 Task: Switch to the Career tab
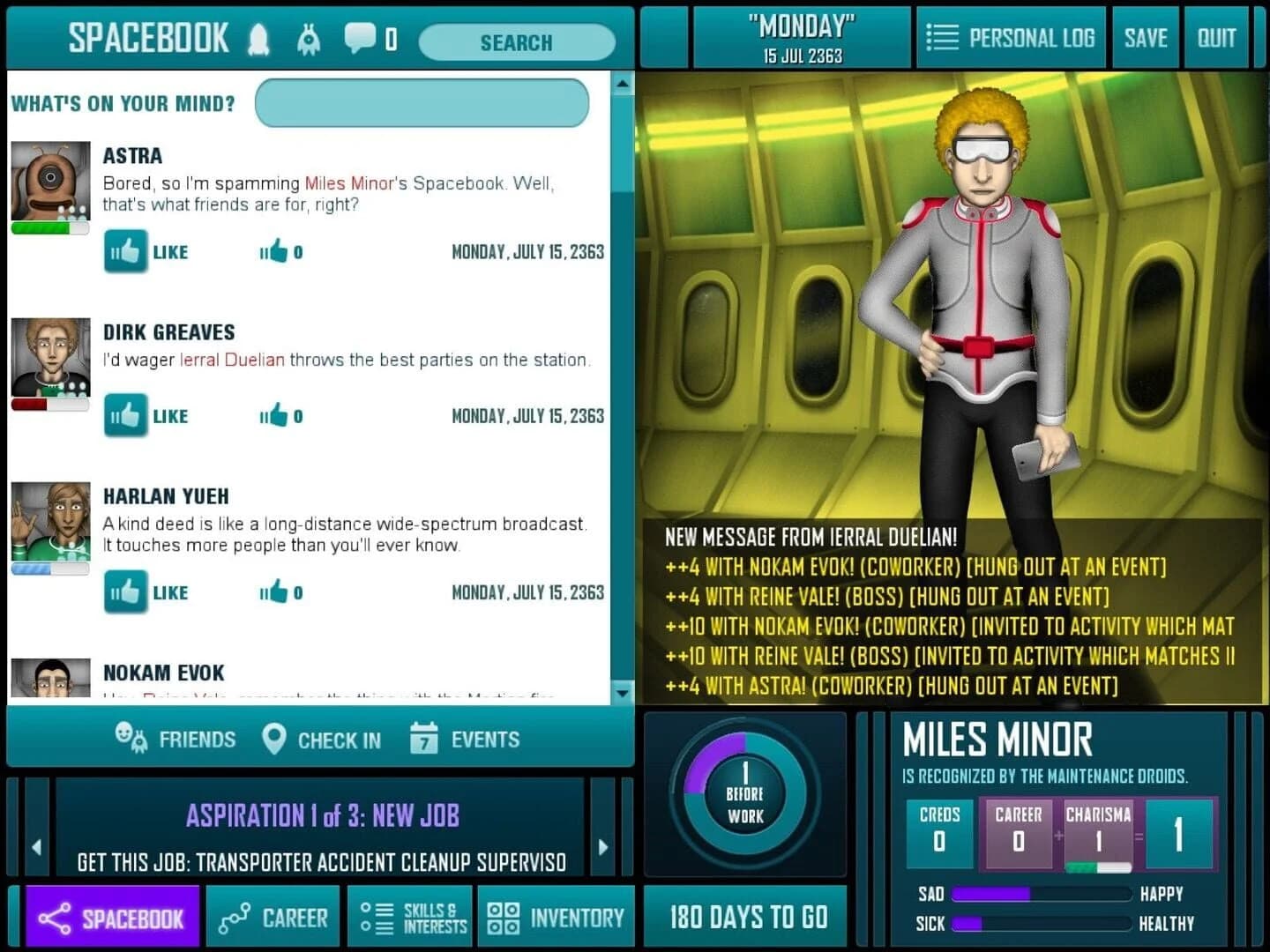tap(273, 917)
